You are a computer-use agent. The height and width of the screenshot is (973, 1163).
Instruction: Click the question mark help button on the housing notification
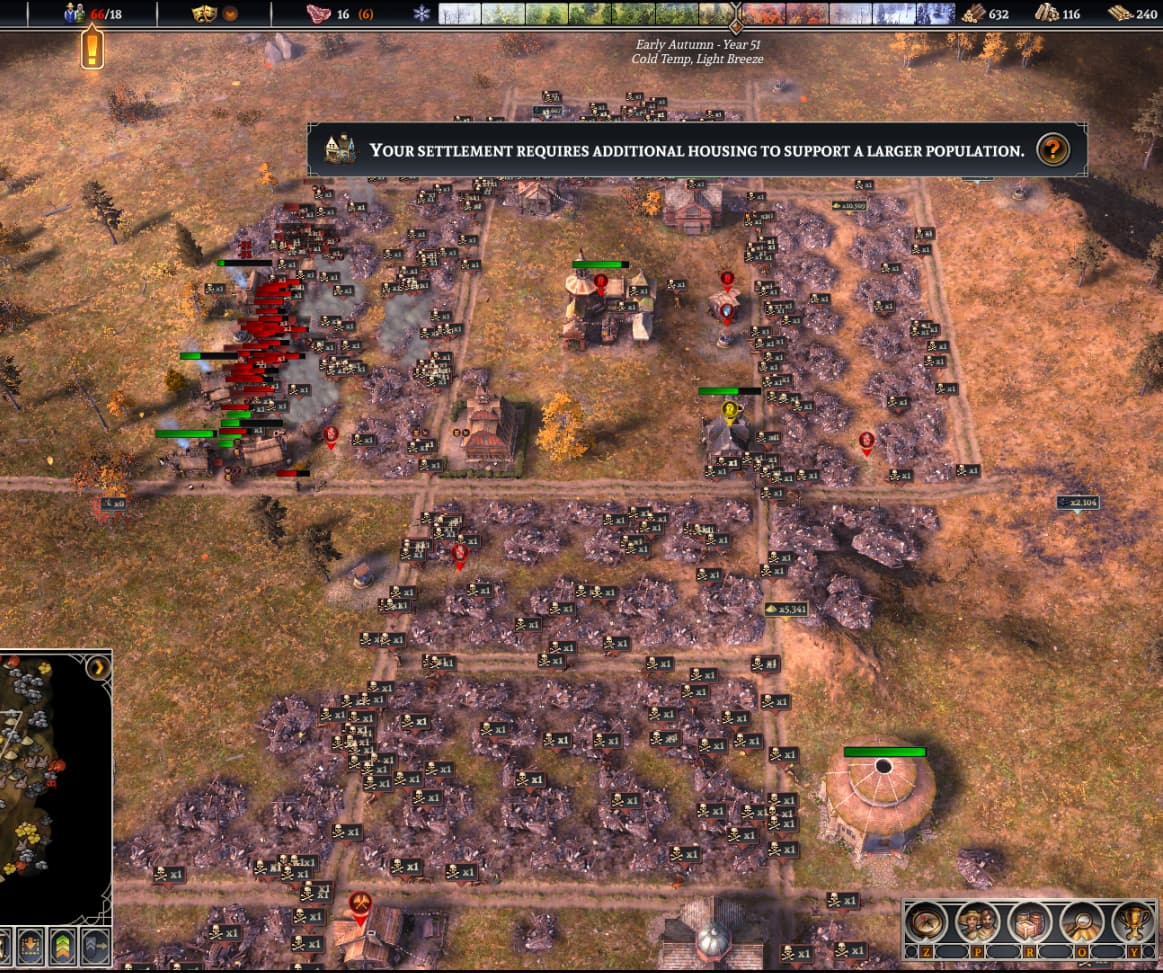(x=1052, y=150)
